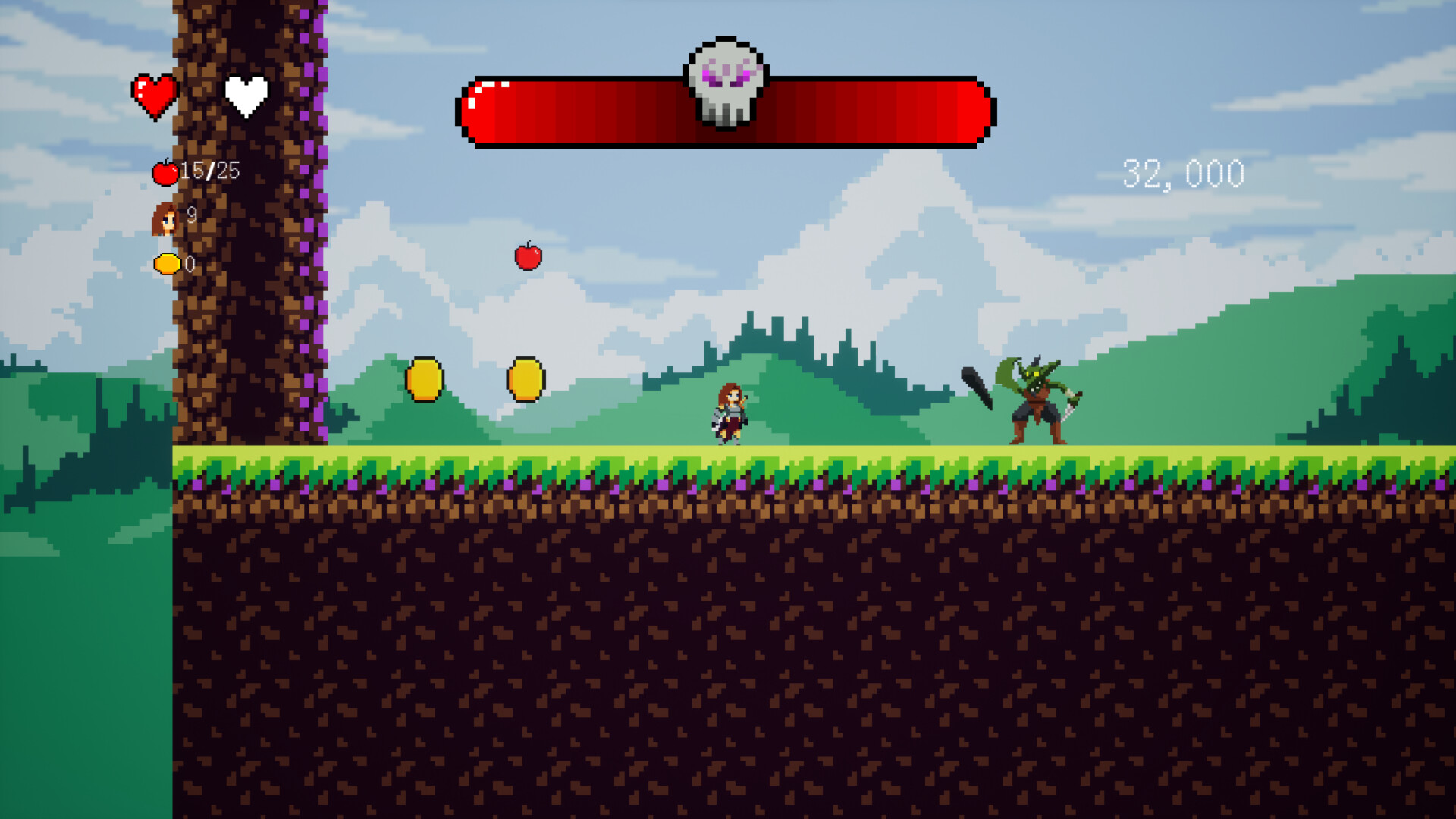Select the 32,000 score display
Screen dimensions: 1456x819
click(x=1183, y=173)
